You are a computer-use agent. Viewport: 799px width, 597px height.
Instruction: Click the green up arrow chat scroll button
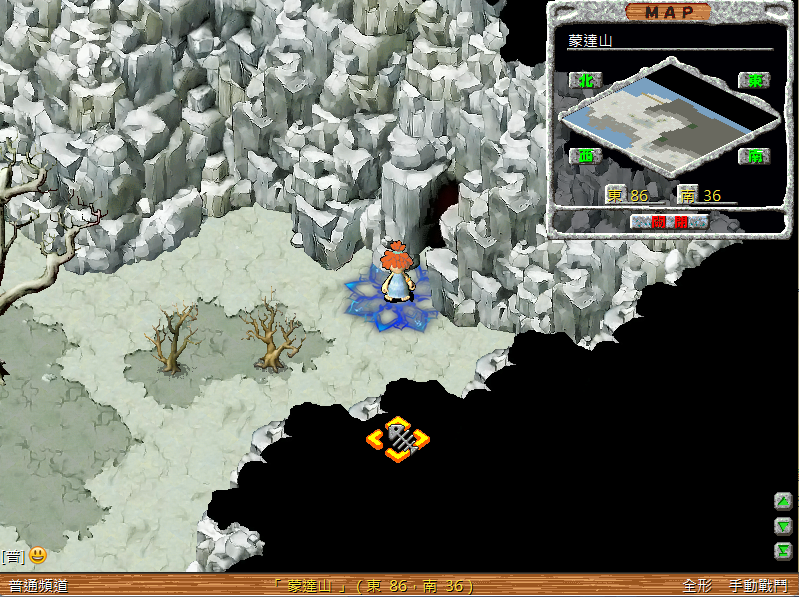click(784, 502)
